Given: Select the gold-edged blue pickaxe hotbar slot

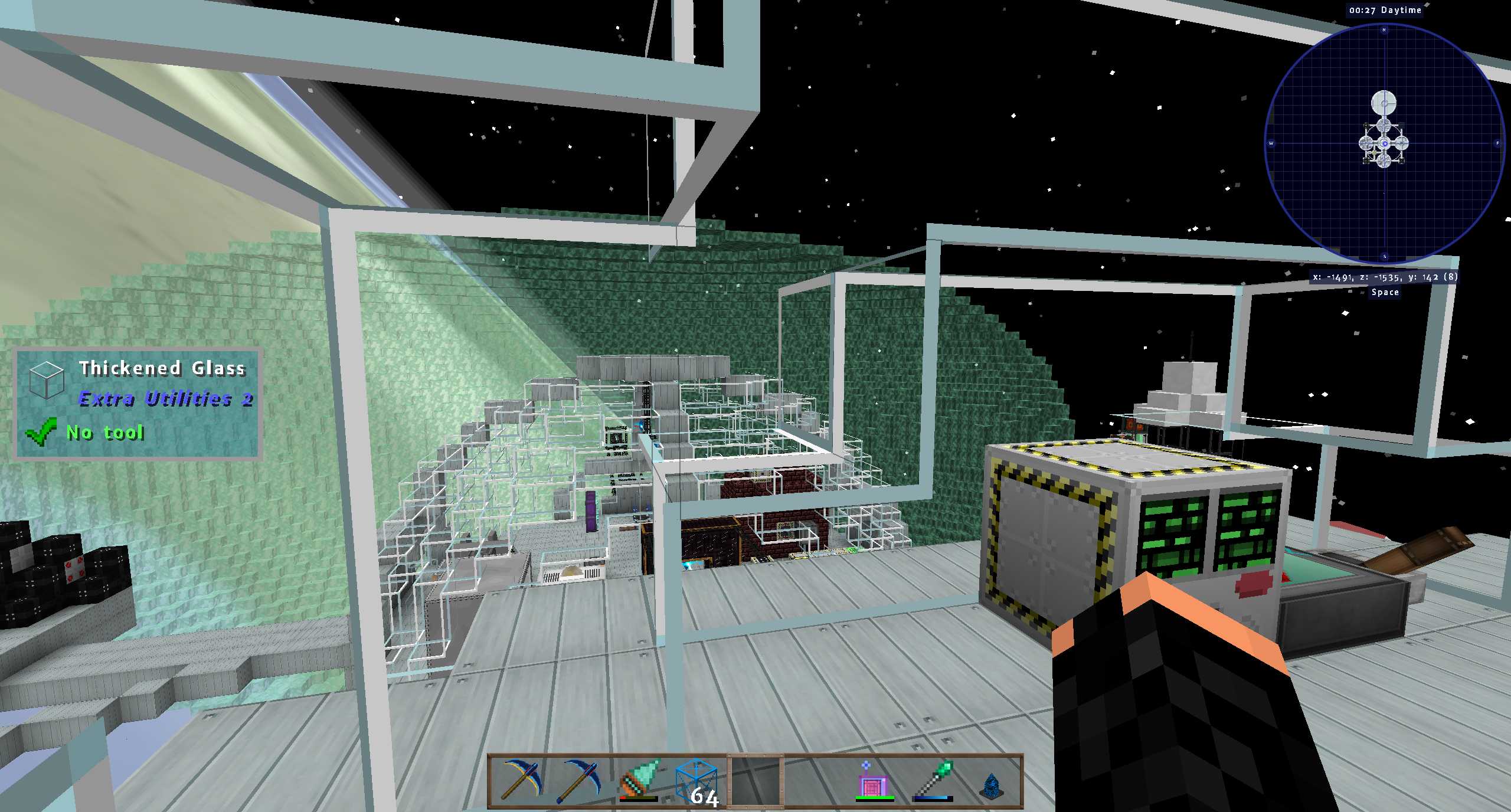Looking at the screenshot, I should tap(520, 781).
